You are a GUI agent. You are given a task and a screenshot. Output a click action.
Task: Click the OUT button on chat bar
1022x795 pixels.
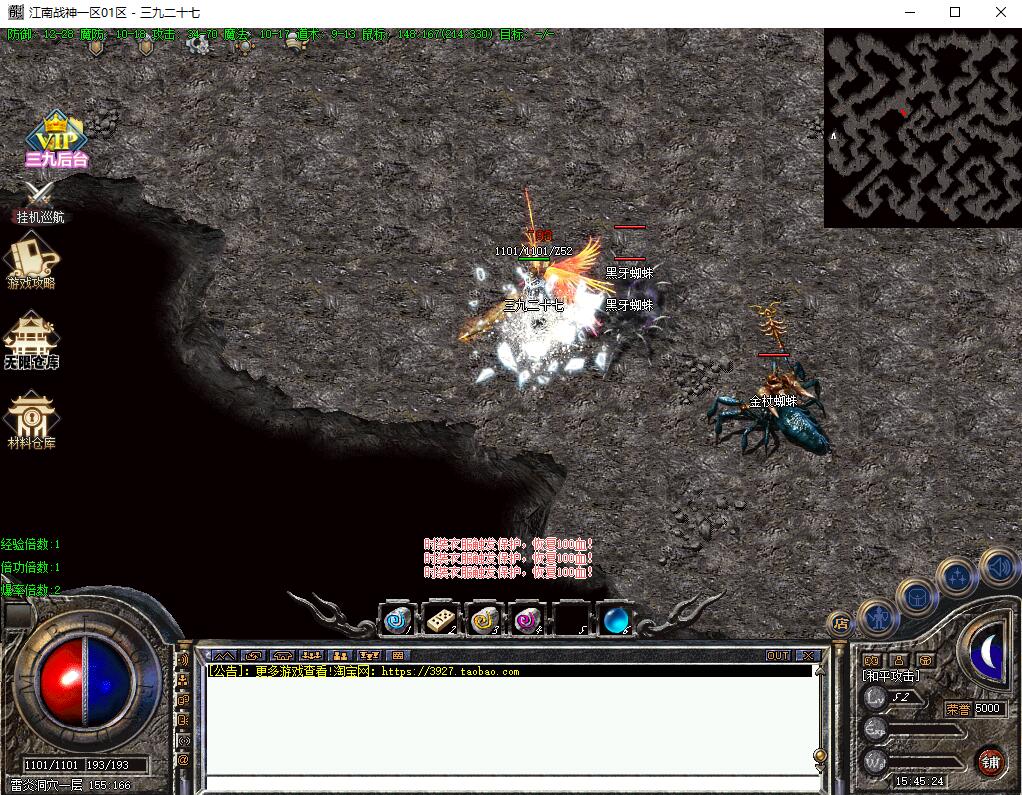point(778,656)
